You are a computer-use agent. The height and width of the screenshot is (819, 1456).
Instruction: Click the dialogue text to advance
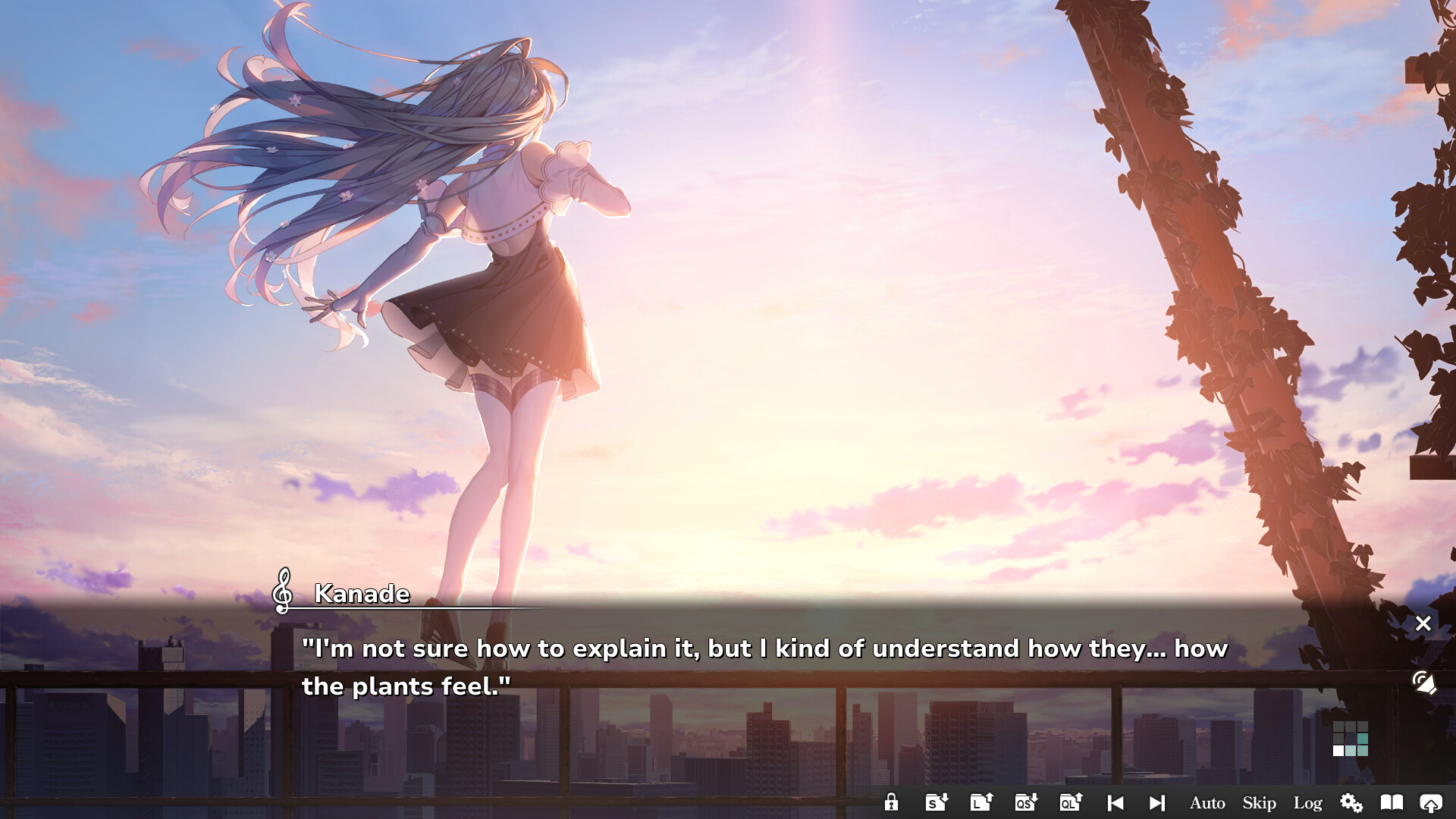click(682, 666)
